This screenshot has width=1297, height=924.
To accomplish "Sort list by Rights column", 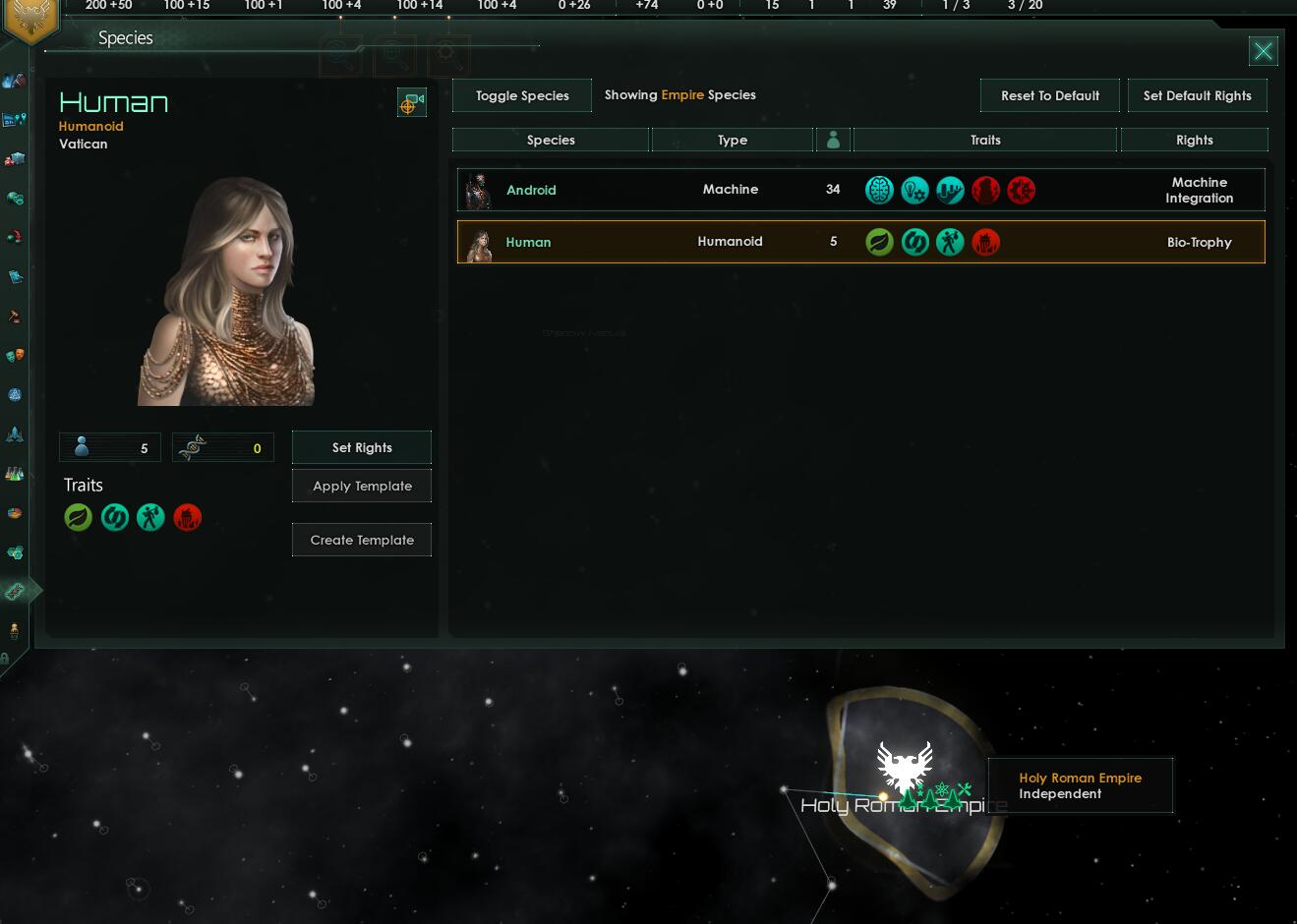I will pyautogui.click(x=1194, y=140).
